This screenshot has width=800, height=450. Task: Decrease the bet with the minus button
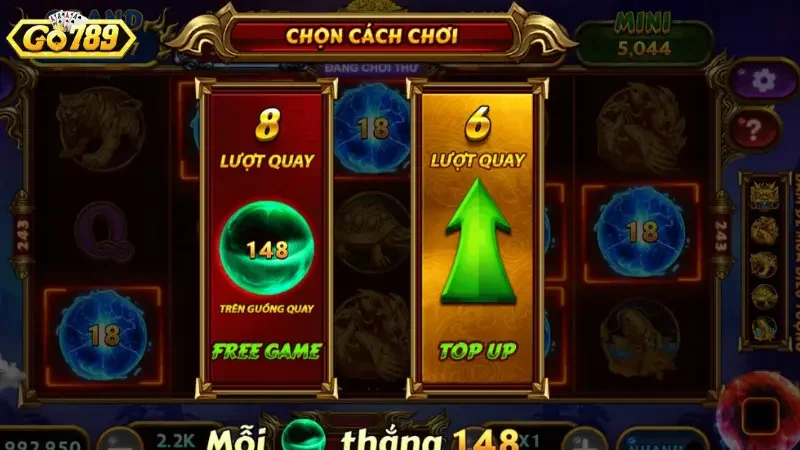[x=120, y=440]
